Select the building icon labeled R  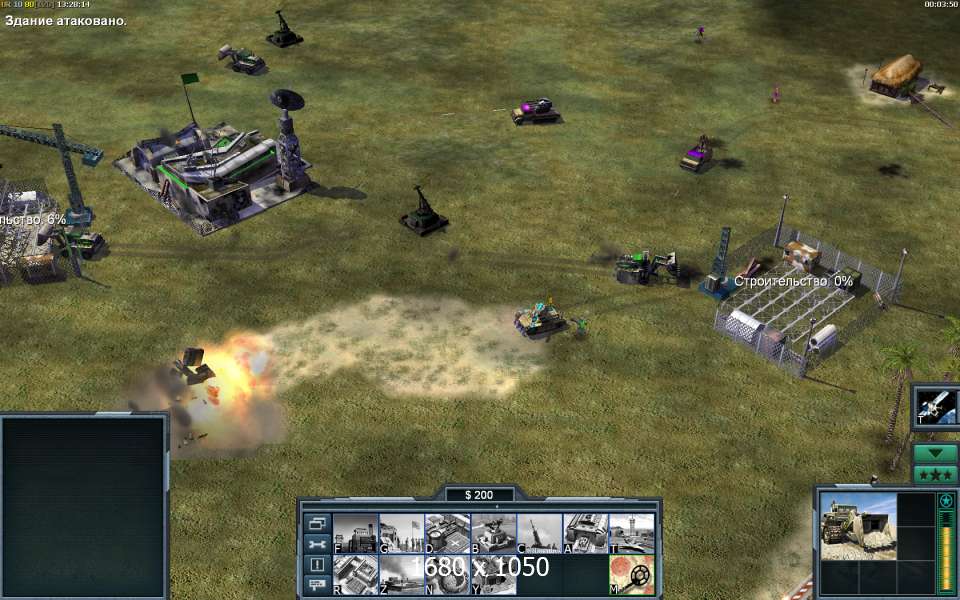tap(355, 575)
